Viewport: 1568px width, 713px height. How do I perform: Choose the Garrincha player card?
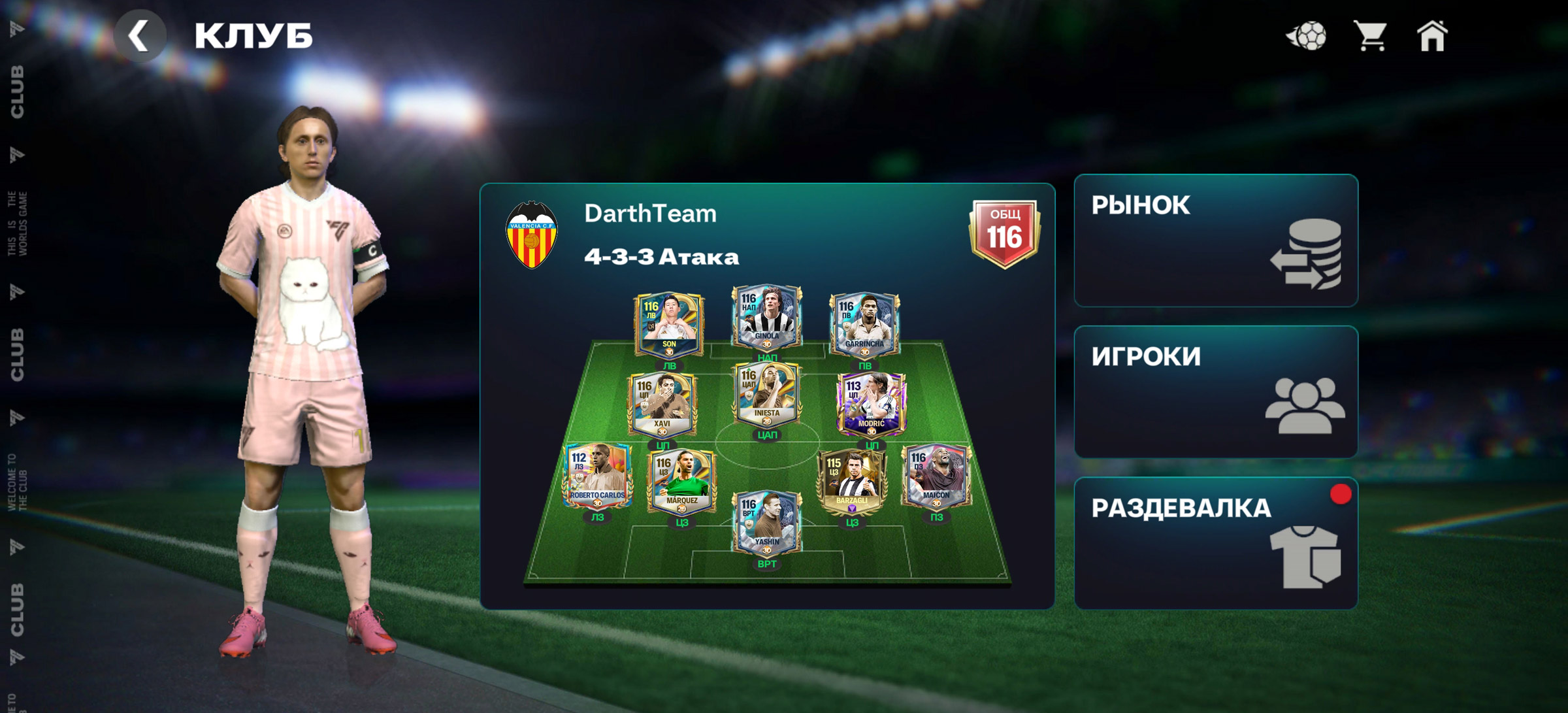pyautogui.click(x=864, y=325)
